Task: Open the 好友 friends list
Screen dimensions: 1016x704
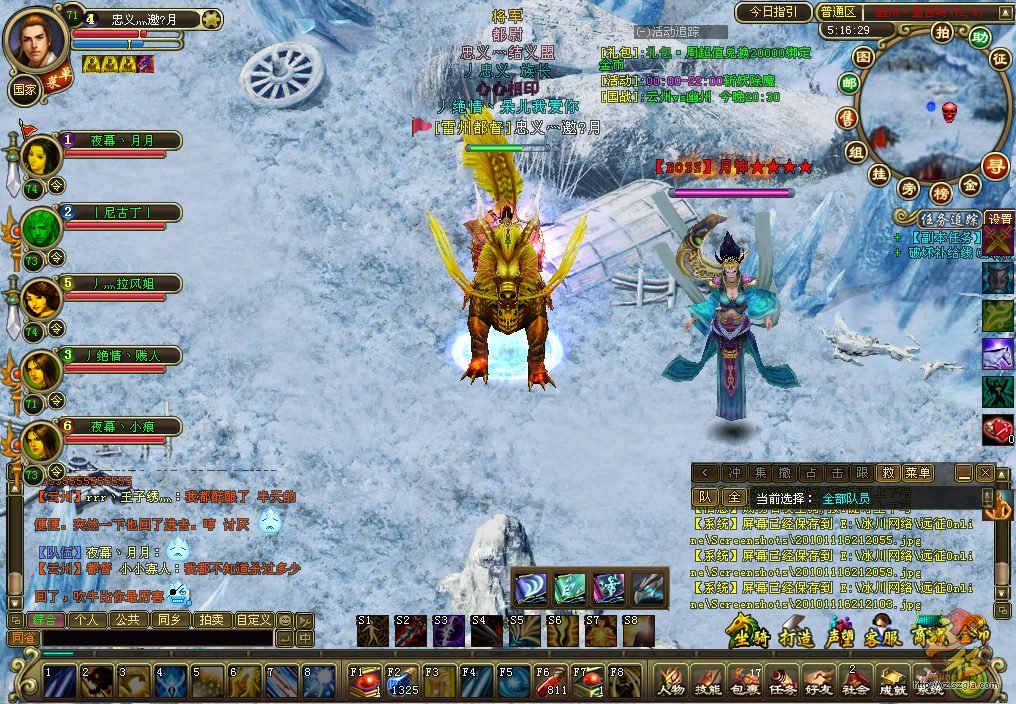Action: 818,682
